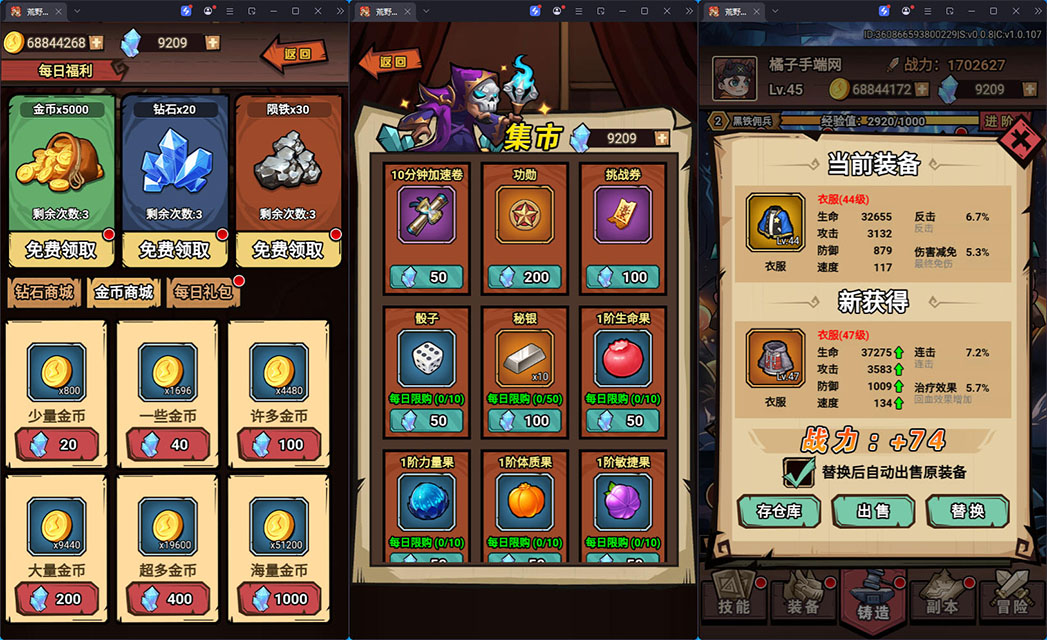Open the 金币商城 tab
The height and width of the screenshot is (640, 1047).
click(x=124, y=293)
